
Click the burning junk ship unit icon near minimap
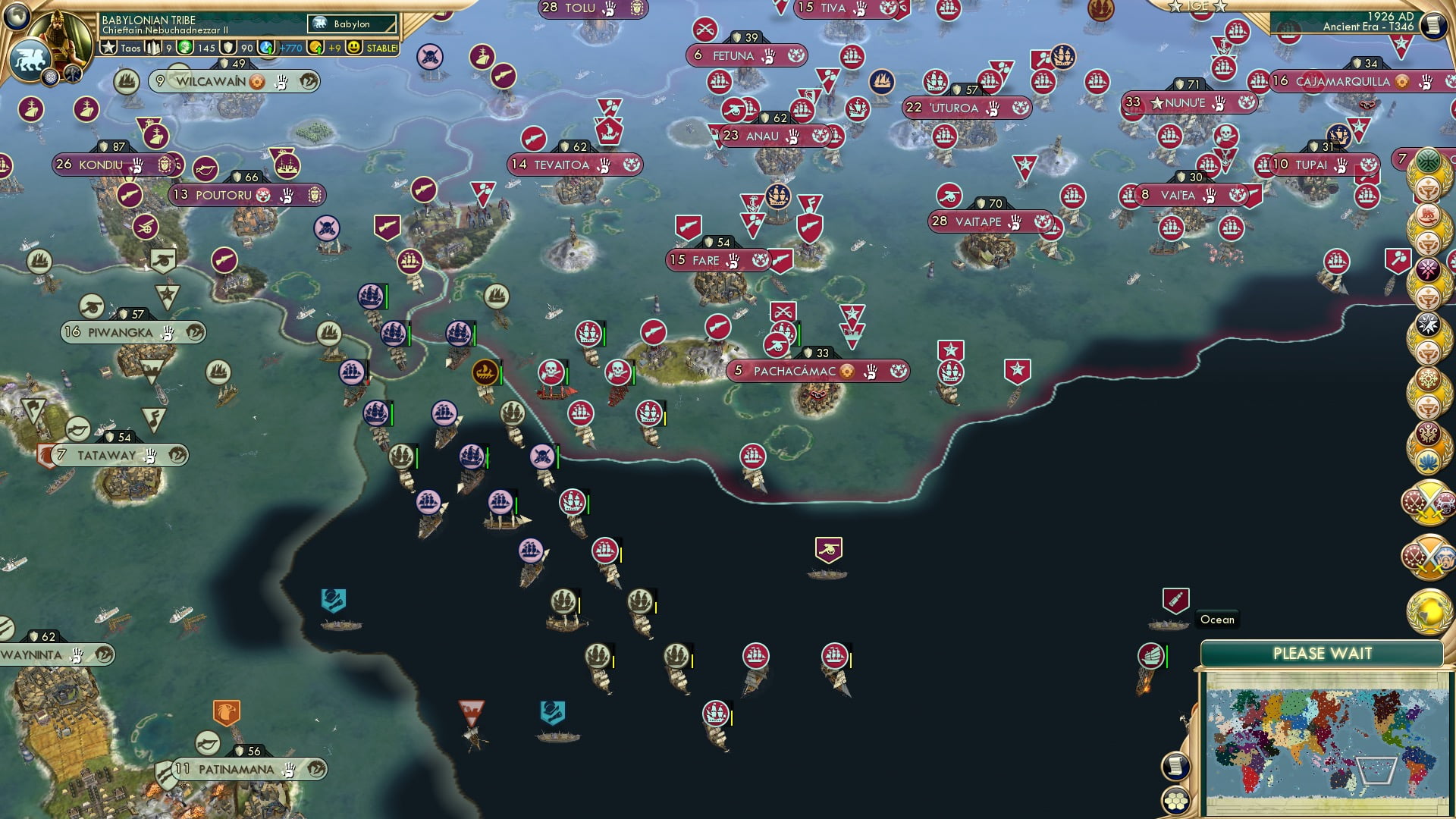[1150, 656]
